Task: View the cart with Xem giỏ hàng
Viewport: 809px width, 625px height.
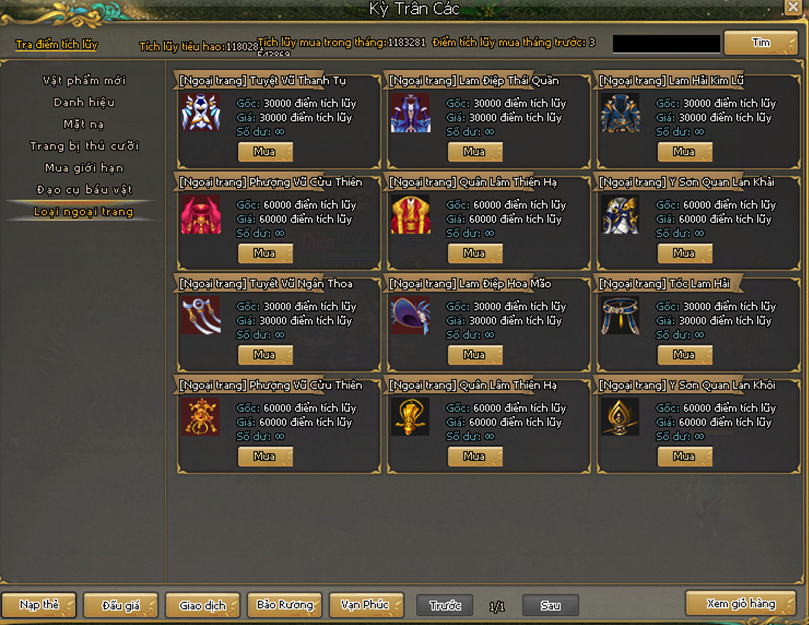Action: click(x=740, y=604)
